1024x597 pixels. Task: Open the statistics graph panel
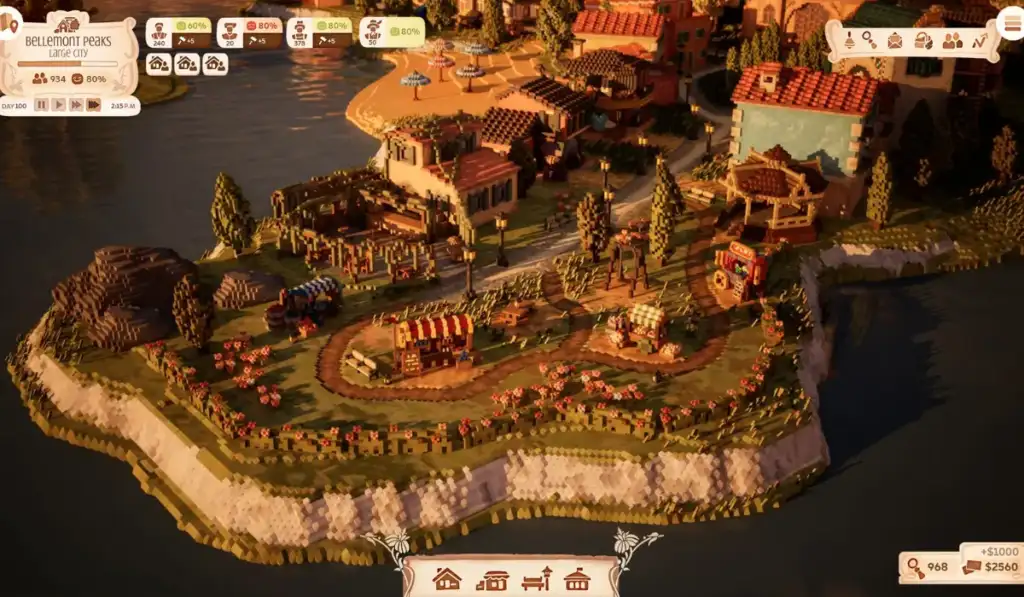point(980,40)
